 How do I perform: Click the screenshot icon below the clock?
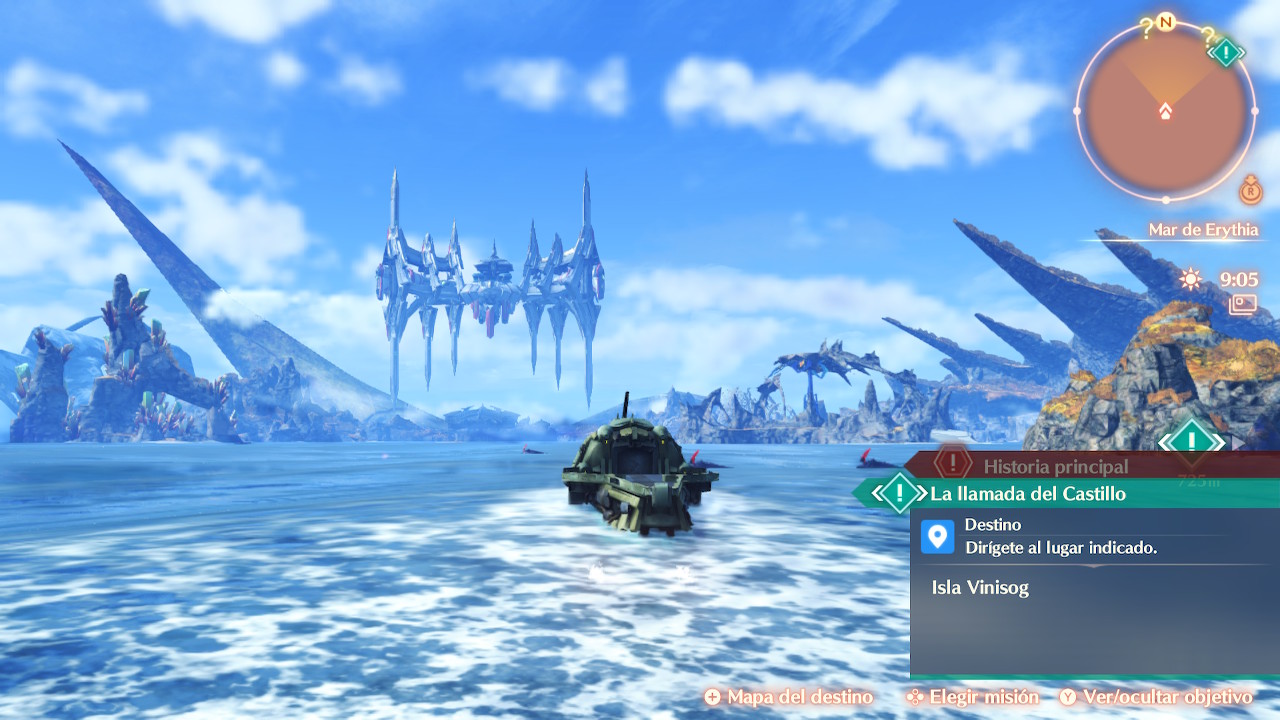point(1244,304)
